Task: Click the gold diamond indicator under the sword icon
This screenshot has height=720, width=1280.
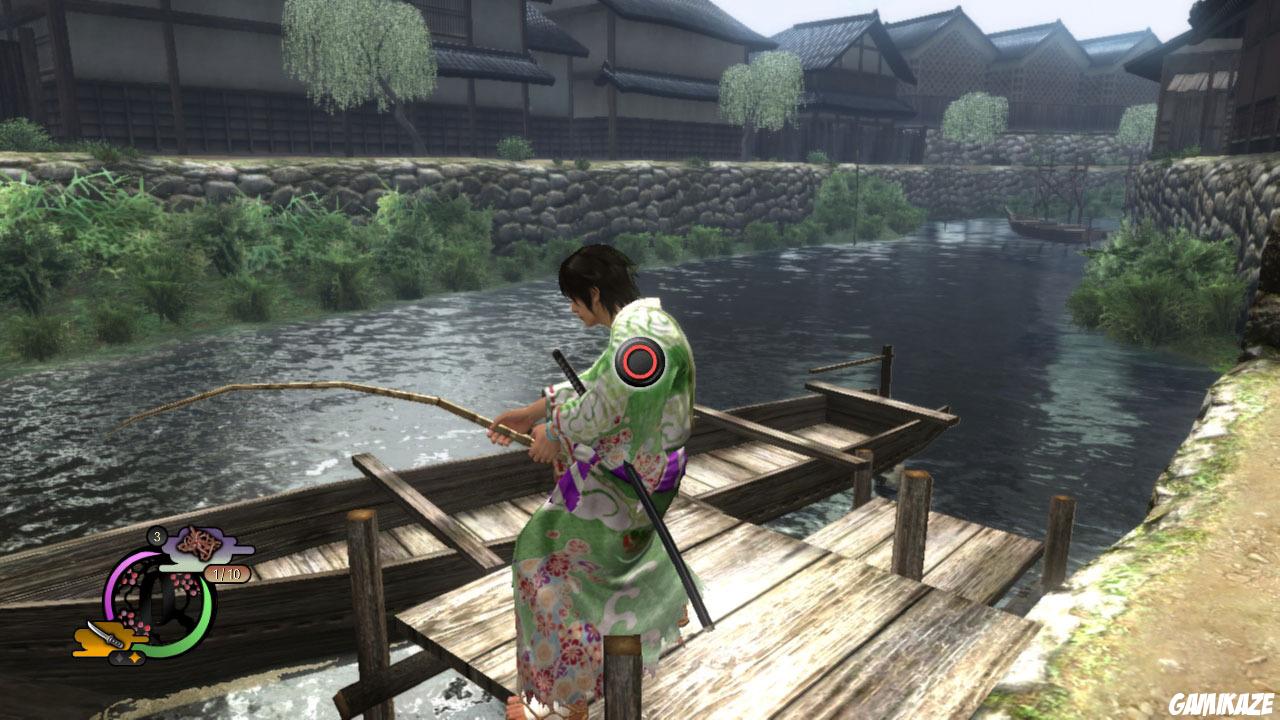Action: (134, 658)
